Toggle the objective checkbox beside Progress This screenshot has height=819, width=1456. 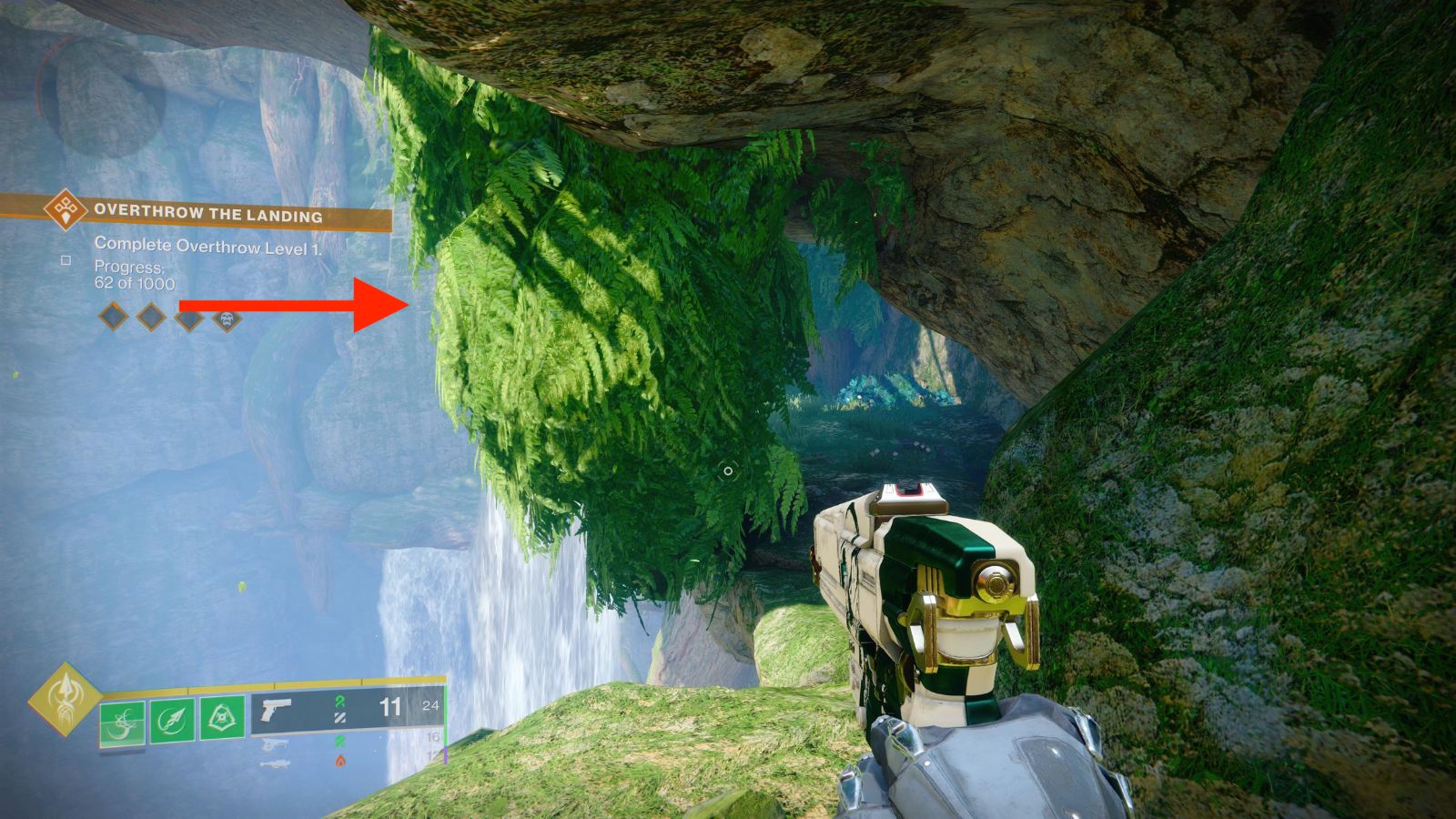pyautogui.click(x=66, y=262)
